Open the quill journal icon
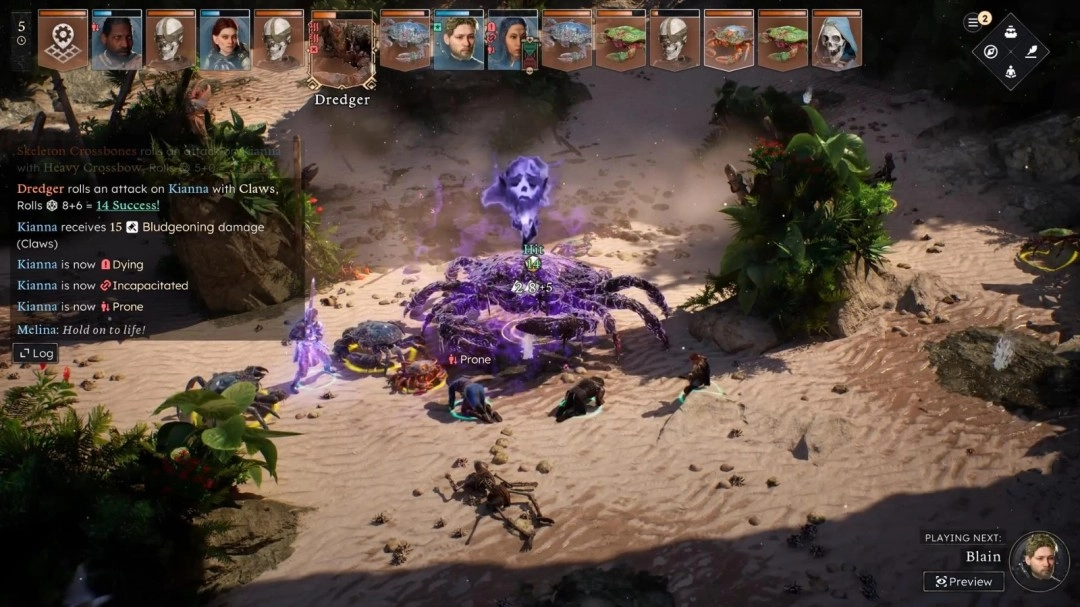The height and width of the screenshot is (607, 1080). [x=1030, y=51]
